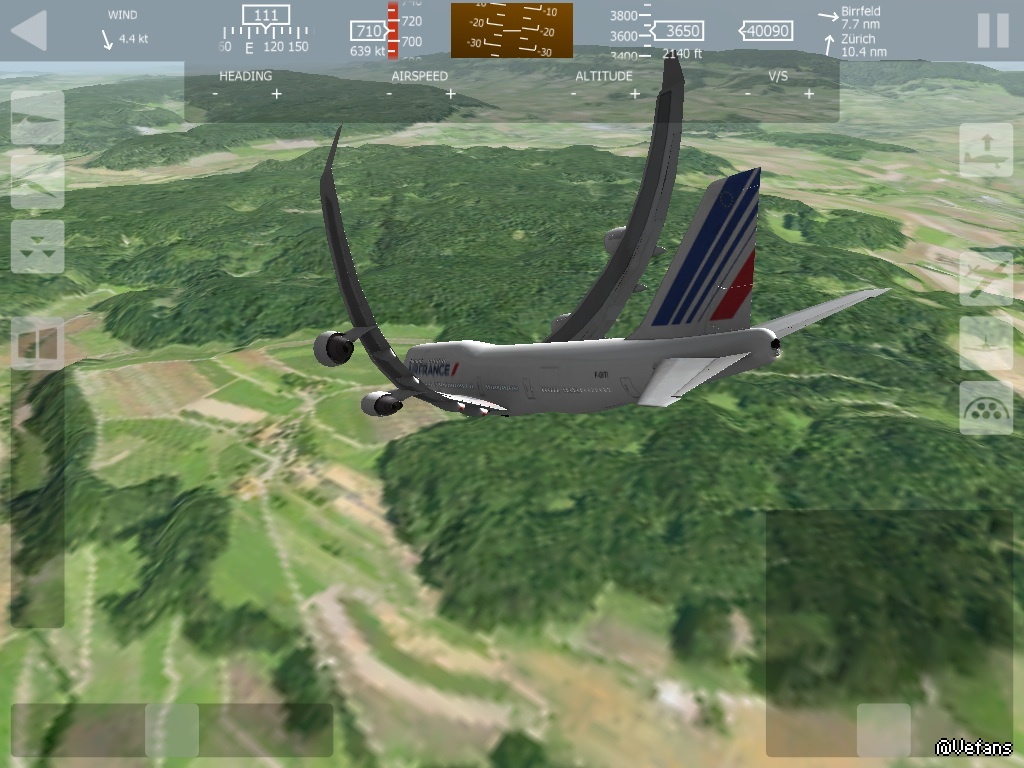Viewport: 1024px width, 768px height.
Task: Raise the autopilot airspeed setting
Action: (x=451, y=94)
